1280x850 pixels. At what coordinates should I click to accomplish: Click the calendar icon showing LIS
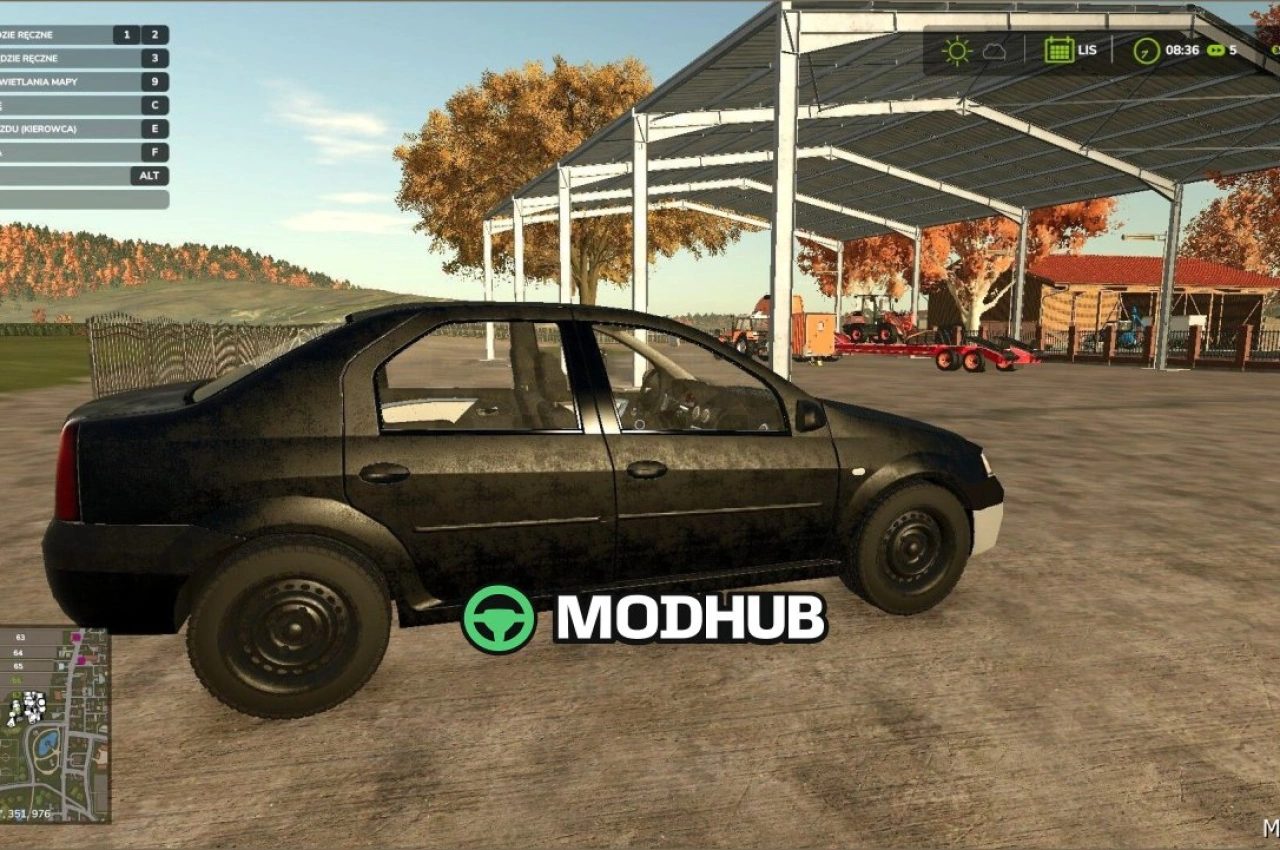tap(1060, 49)
